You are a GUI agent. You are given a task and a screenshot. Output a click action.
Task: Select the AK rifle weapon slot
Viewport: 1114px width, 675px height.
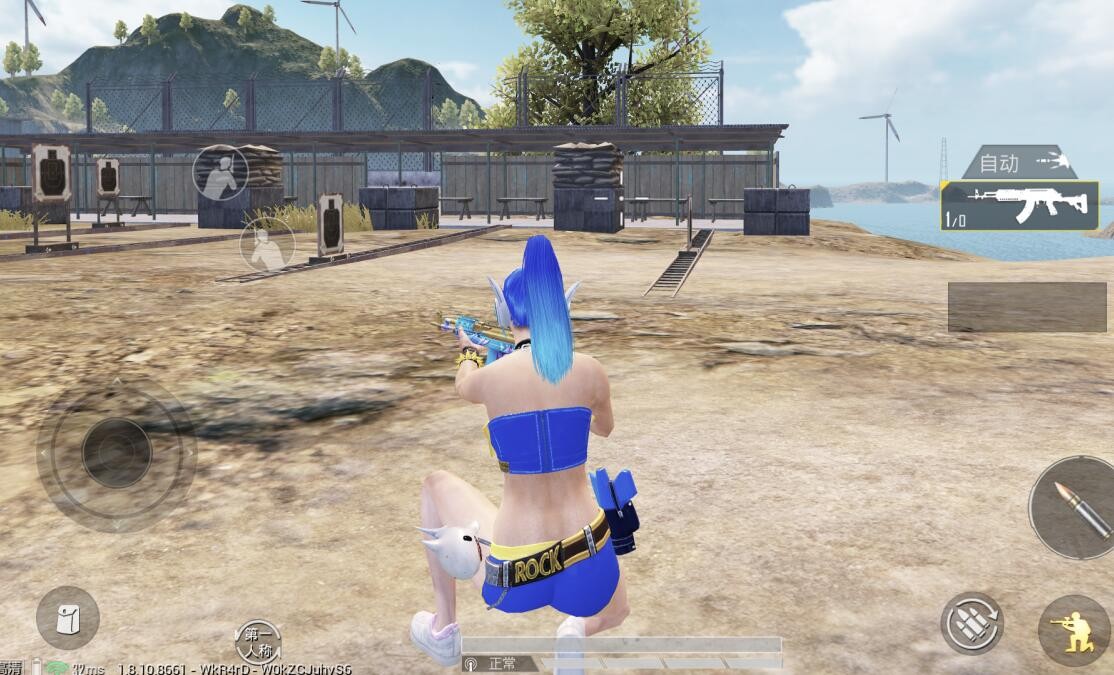coord(1019,206)
